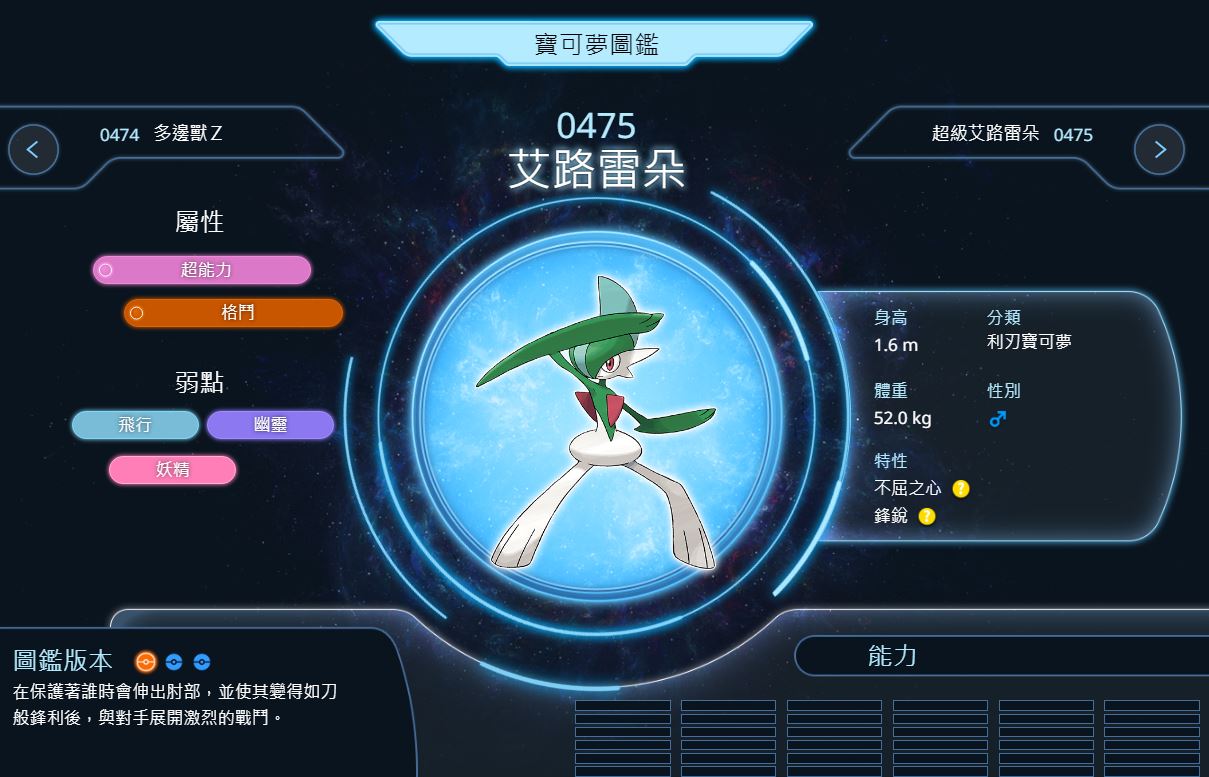Select the 超能力 type tag

point(202,270)
